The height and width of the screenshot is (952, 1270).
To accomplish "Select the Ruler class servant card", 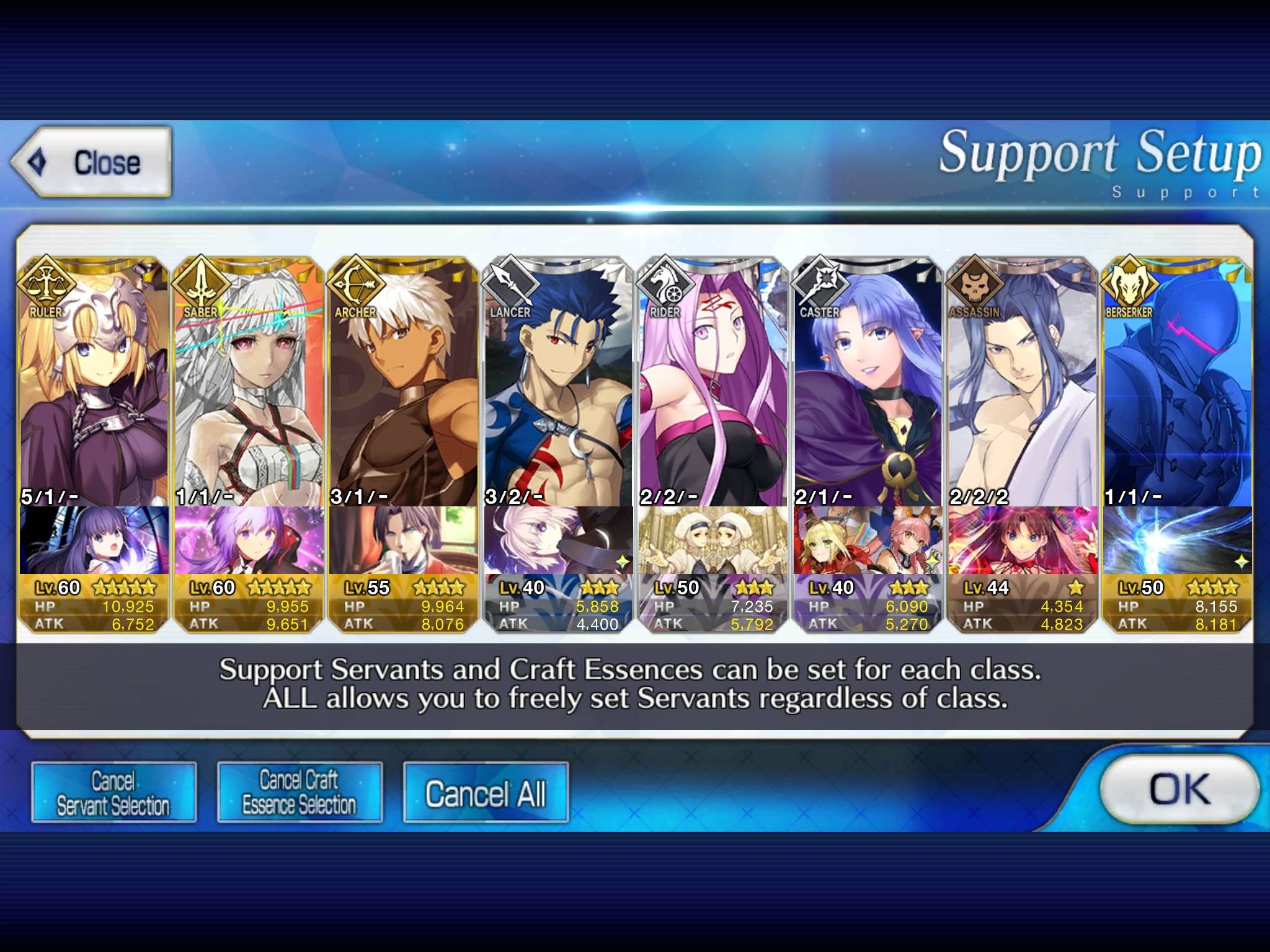I will [94, 384].
